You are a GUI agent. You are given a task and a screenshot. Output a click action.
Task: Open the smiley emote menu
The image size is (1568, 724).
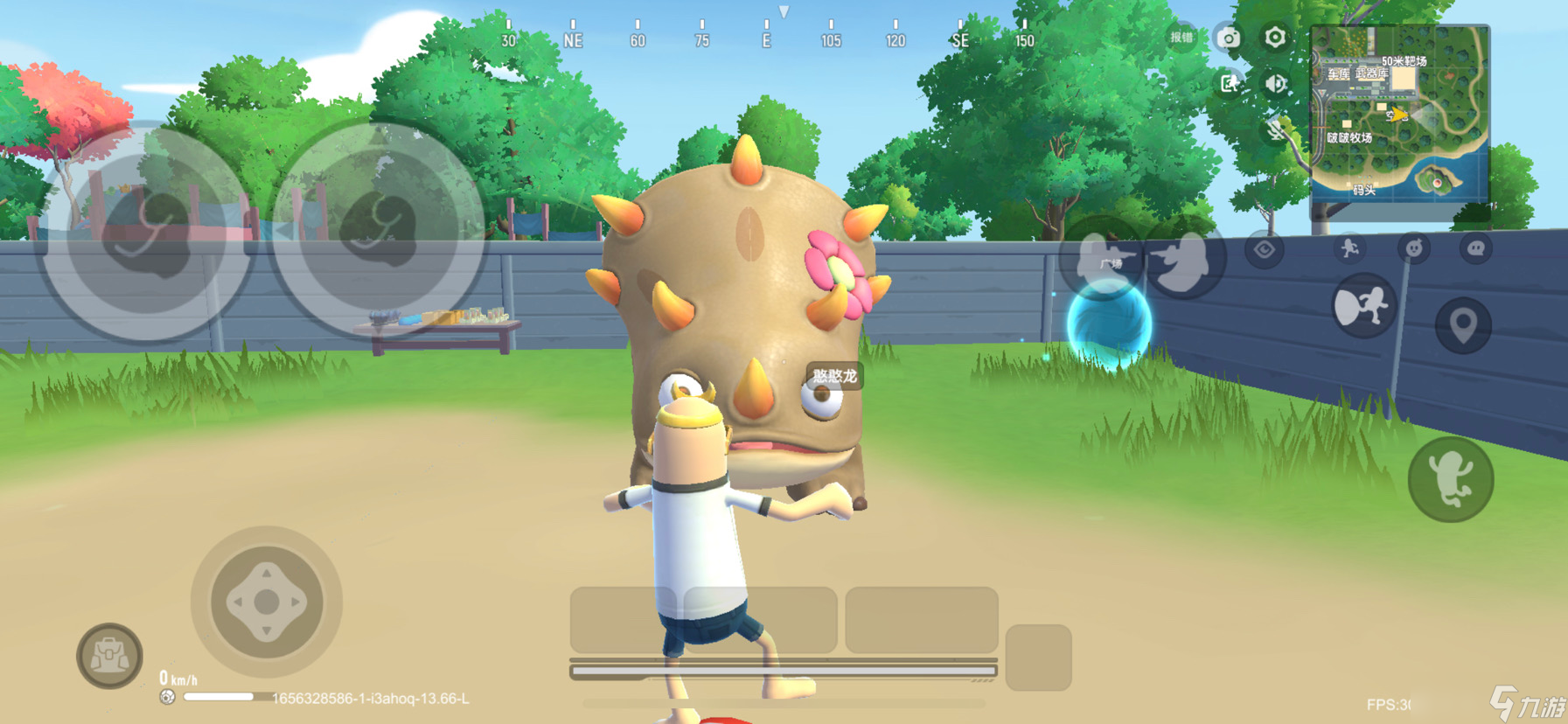pyautogui.click(x=1413, y=249)
